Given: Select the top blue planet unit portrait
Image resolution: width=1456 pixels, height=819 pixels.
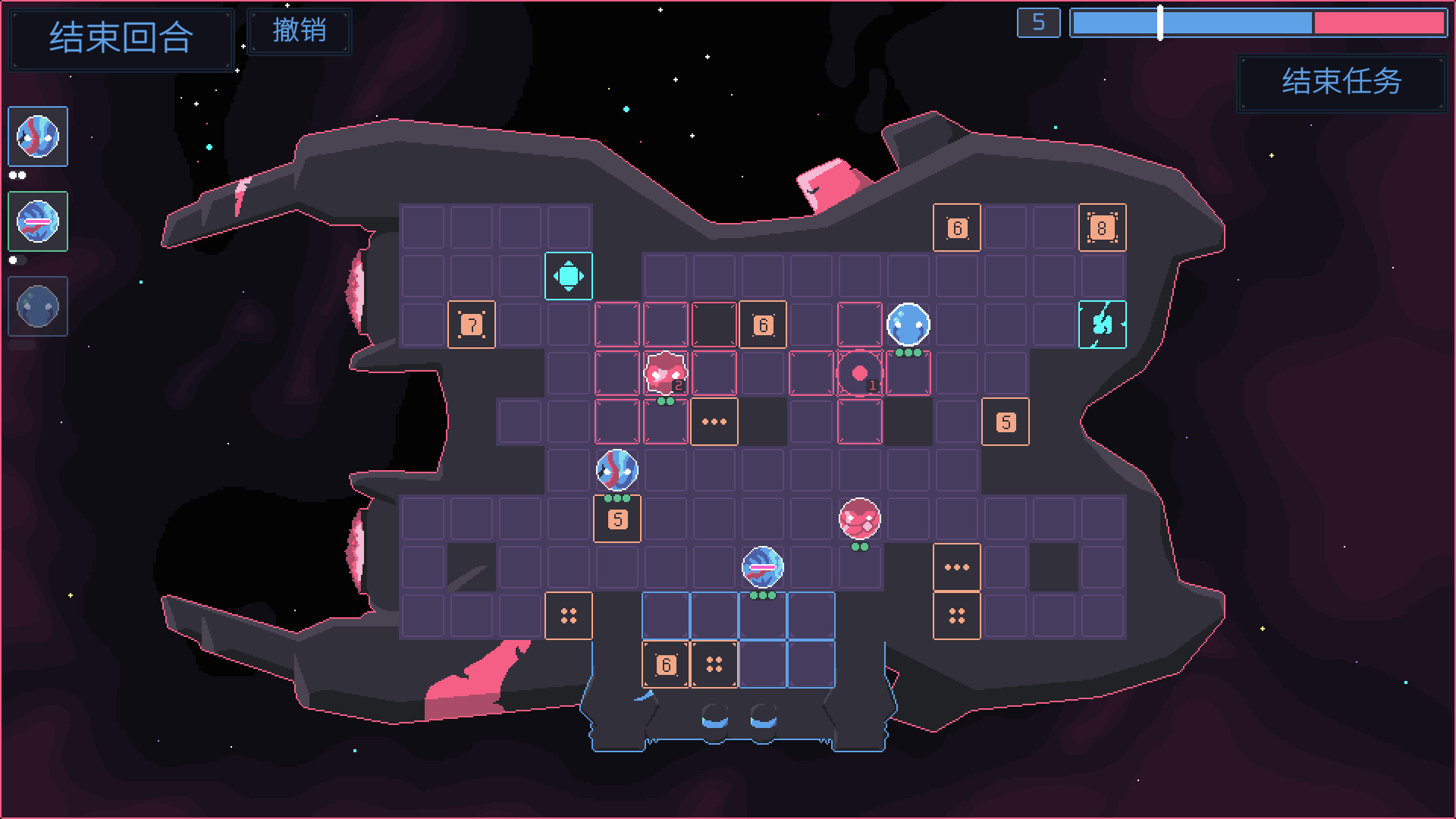Looking at the screenshot, I should (38, 136).
